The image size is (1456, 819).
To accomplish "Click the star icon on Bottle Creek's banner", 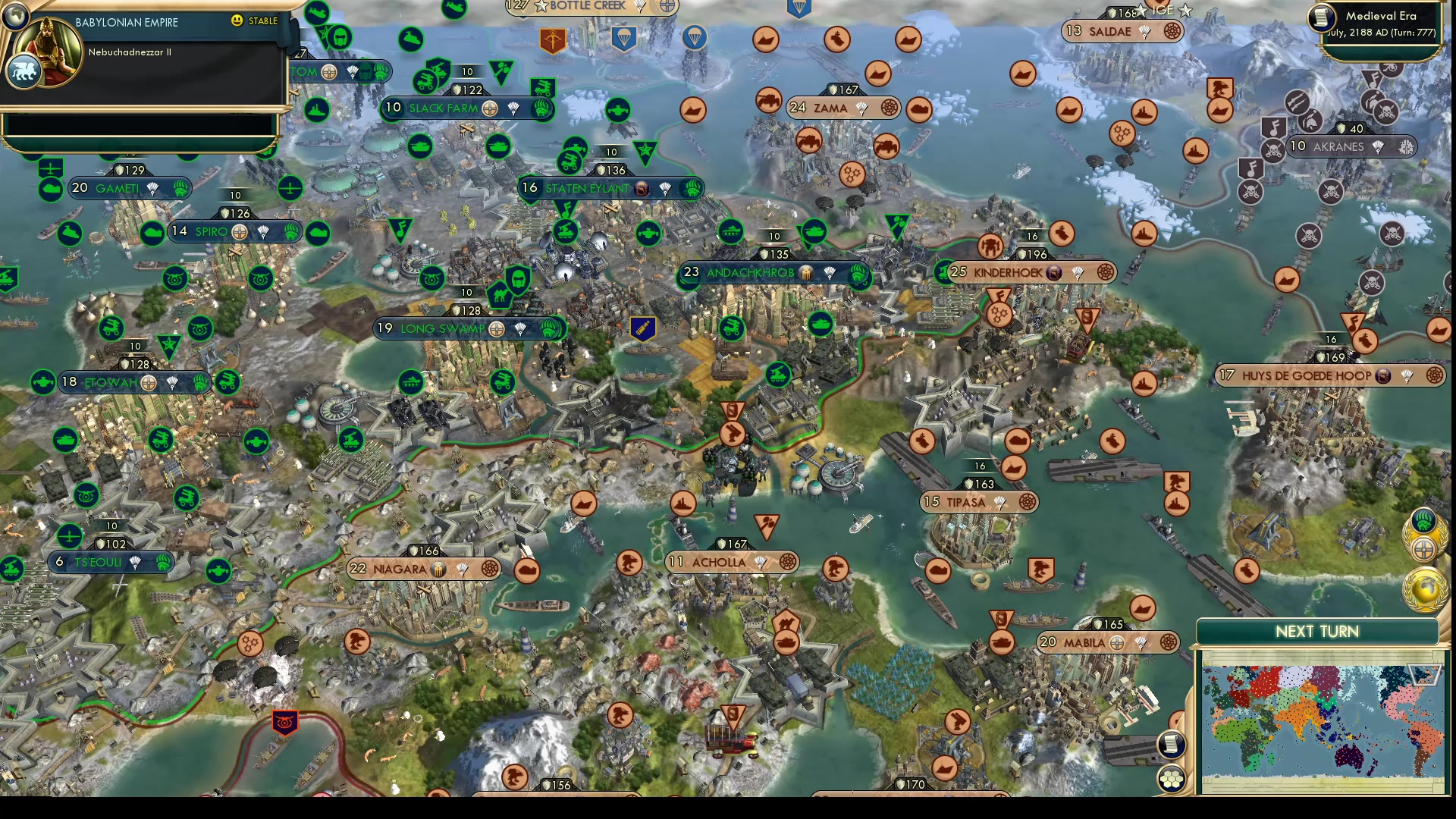I will [x=541, y=5].
